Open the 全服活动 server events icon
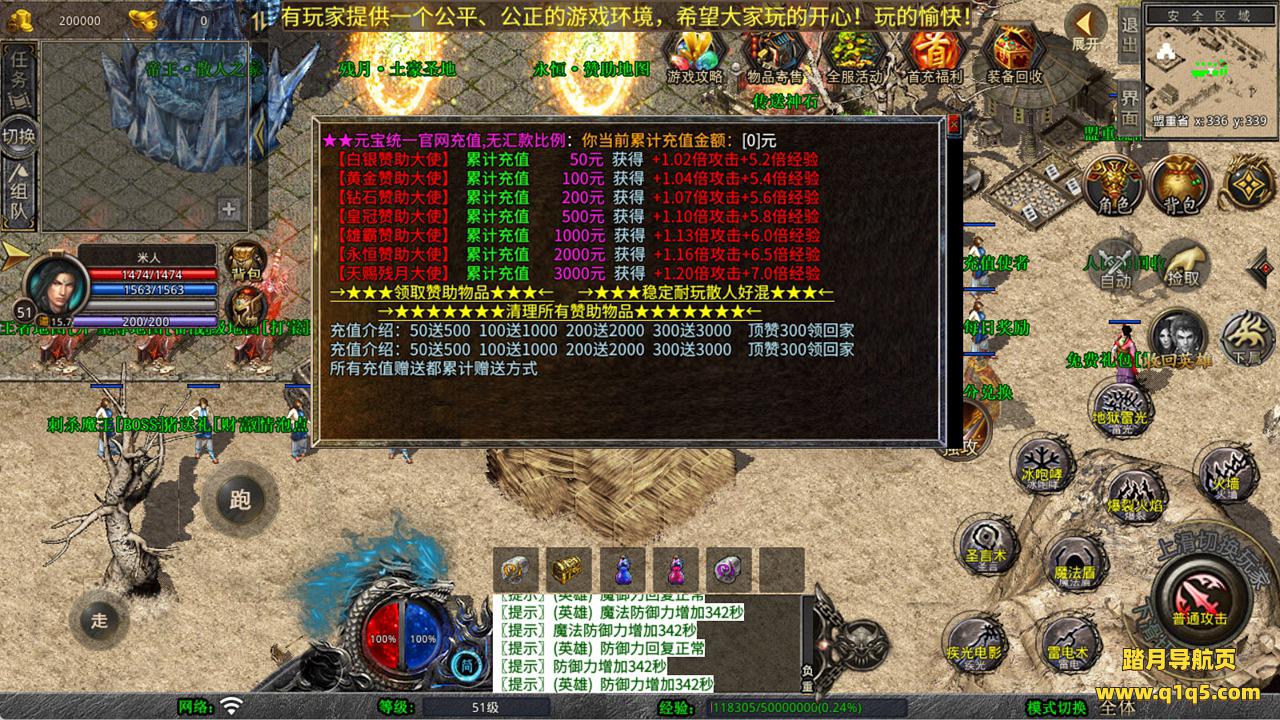The image size is (1280, 720). 854,53
